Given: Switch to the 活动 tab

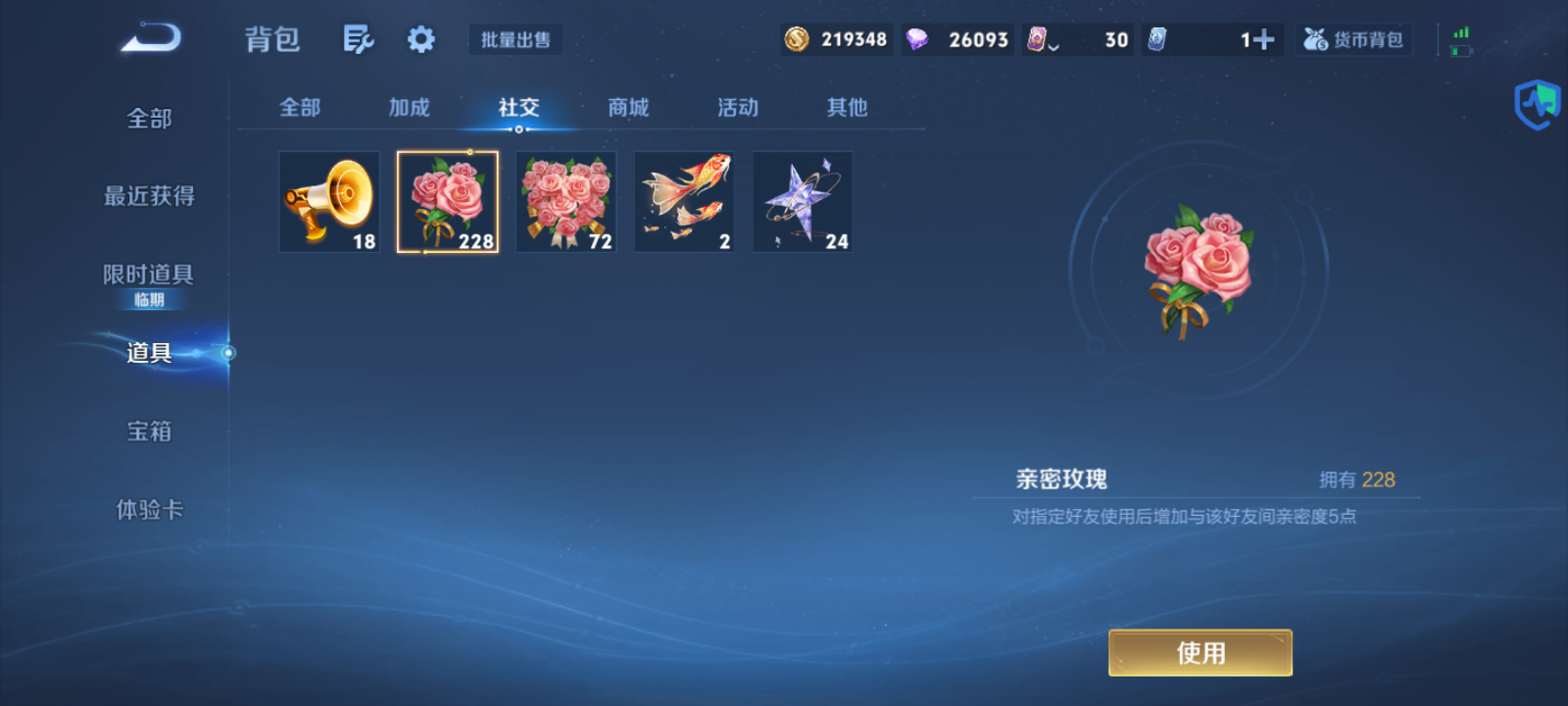Looking at the screenshot, I should click(x=737, y=108).
